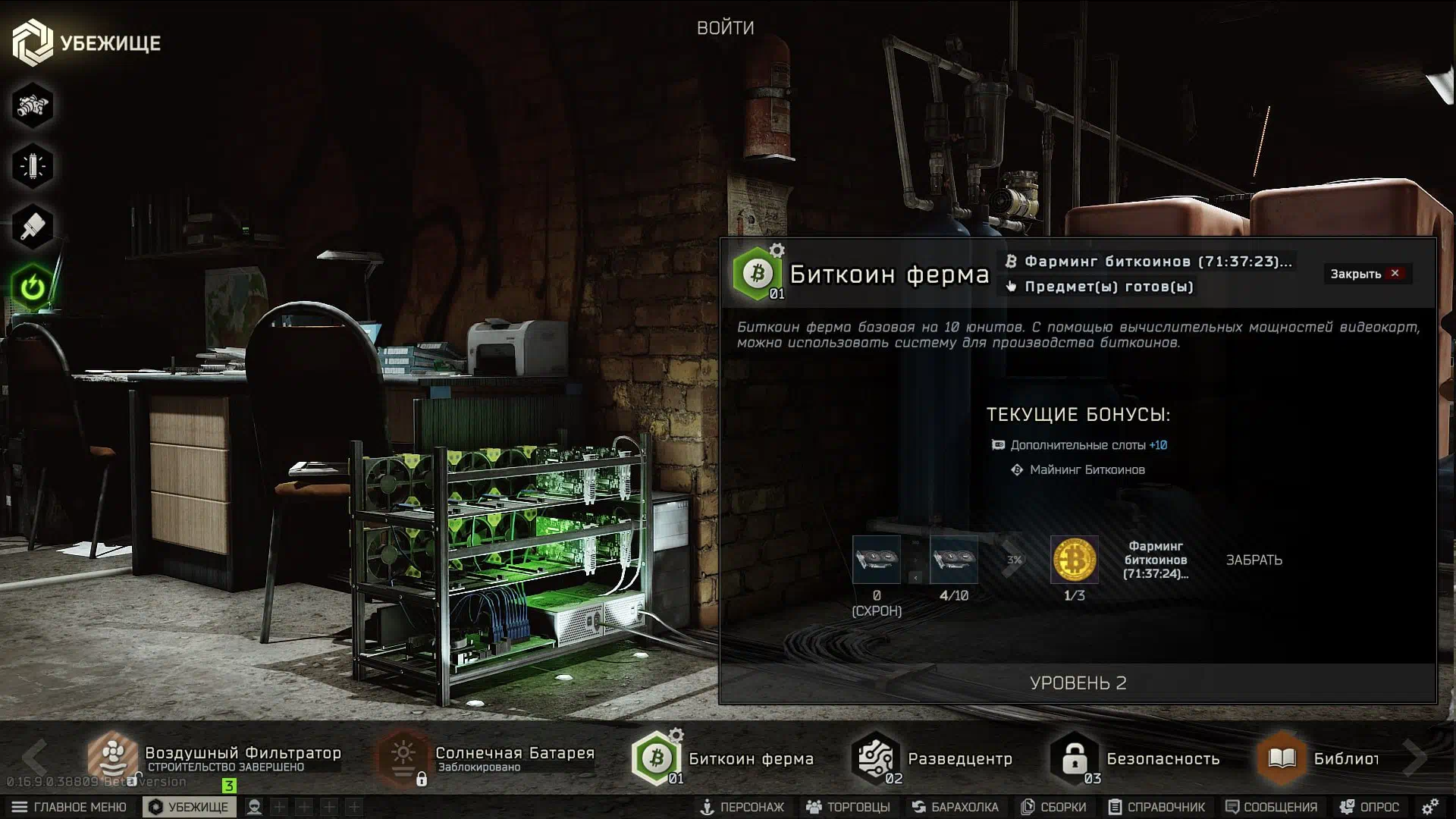Click the ВОЙТИ button at top
This screenshot has width=1456, height=819.
pos(725,28)
